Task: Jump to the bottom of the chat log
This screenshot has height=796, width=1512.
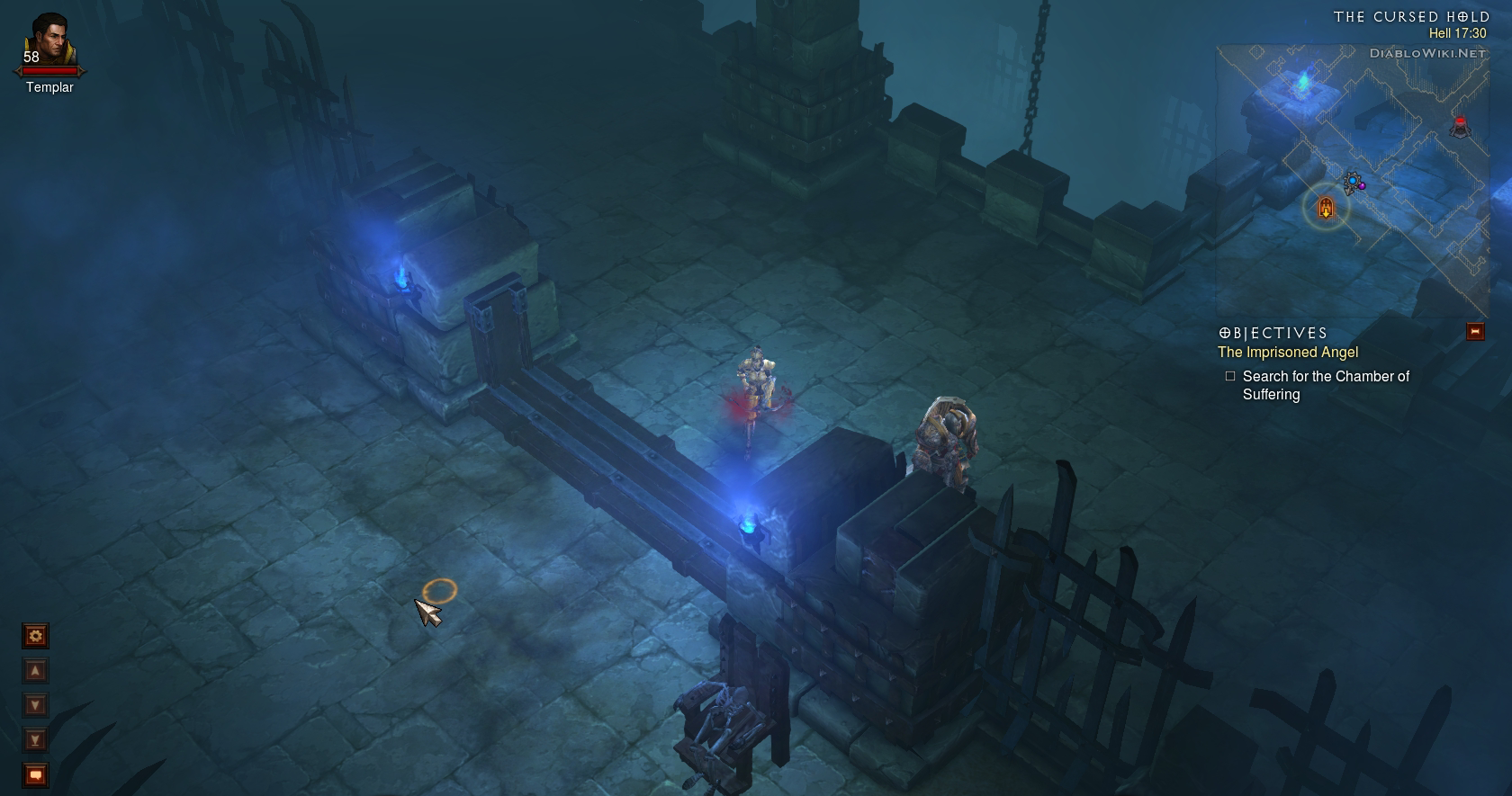Action: click(x=35, y=740)
